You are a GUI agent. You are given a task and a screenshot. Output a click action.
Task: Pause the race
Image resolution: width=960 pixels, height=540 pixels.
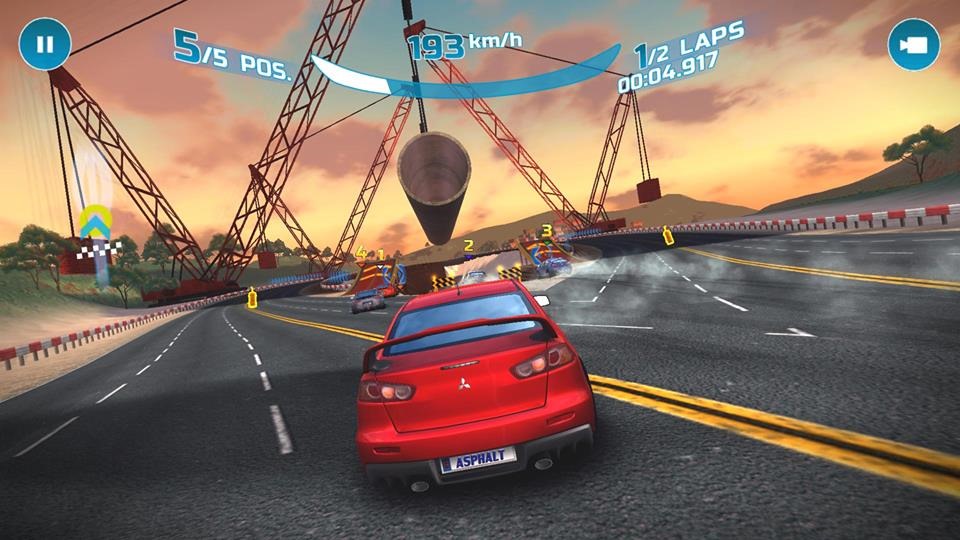[x=44, y=45]
